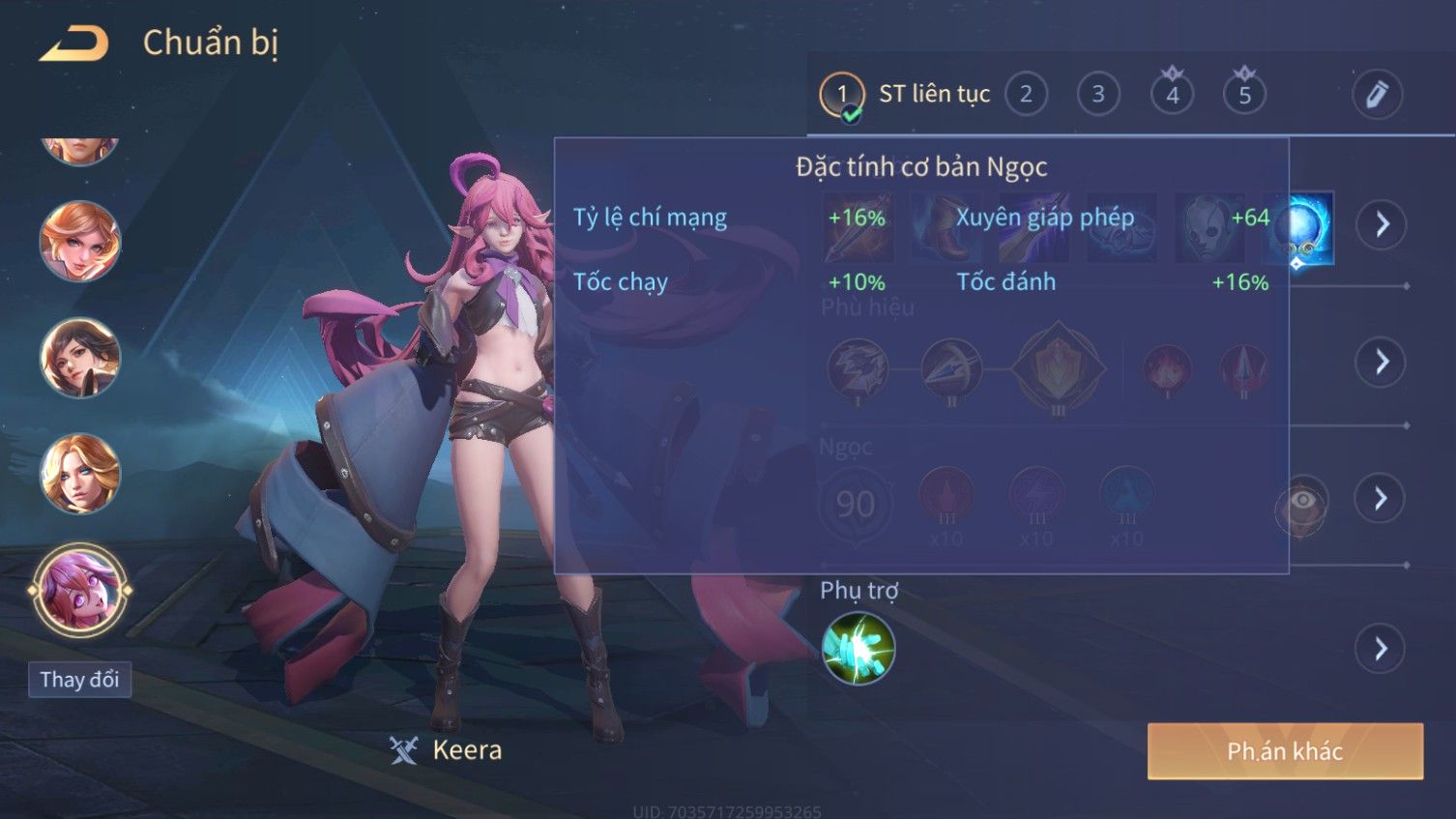The height and width of the screenshot is (819, 1456).
Task: Choose the blonde hero portrait above Keera
Action: click(x=79, y=474)
